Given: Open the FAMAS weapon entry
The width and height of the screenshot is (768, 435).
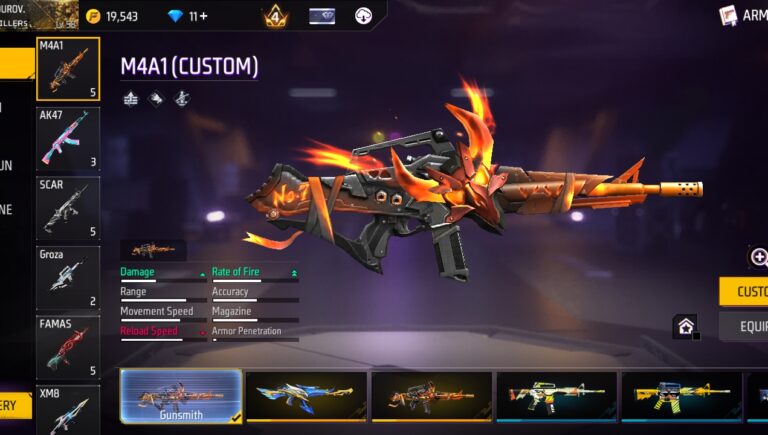Looking at the screenshot, I should coord(68,347).
